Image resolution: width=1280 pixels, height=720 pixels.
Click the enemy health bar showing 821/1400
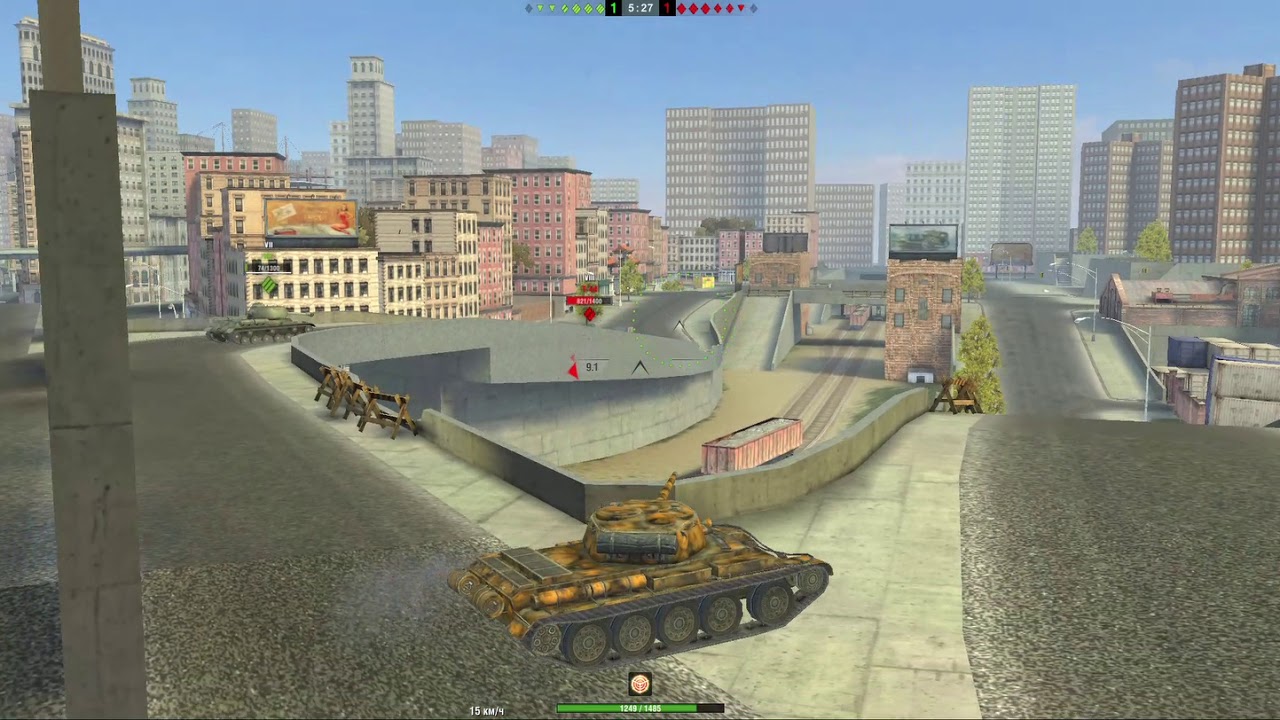tap(587, 301)
